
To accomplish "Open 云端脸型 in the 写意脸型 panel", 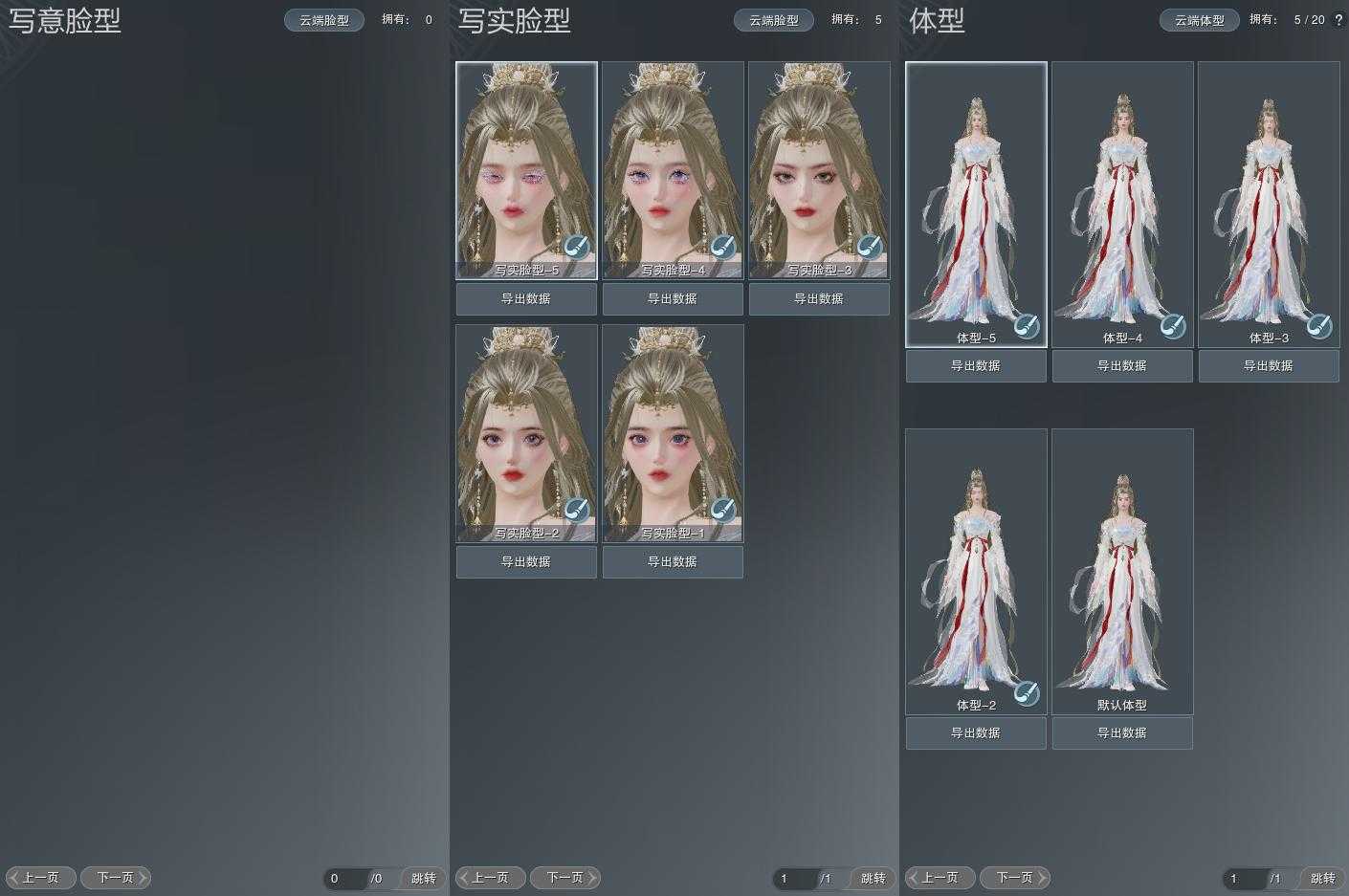I will tap(324, 20).
